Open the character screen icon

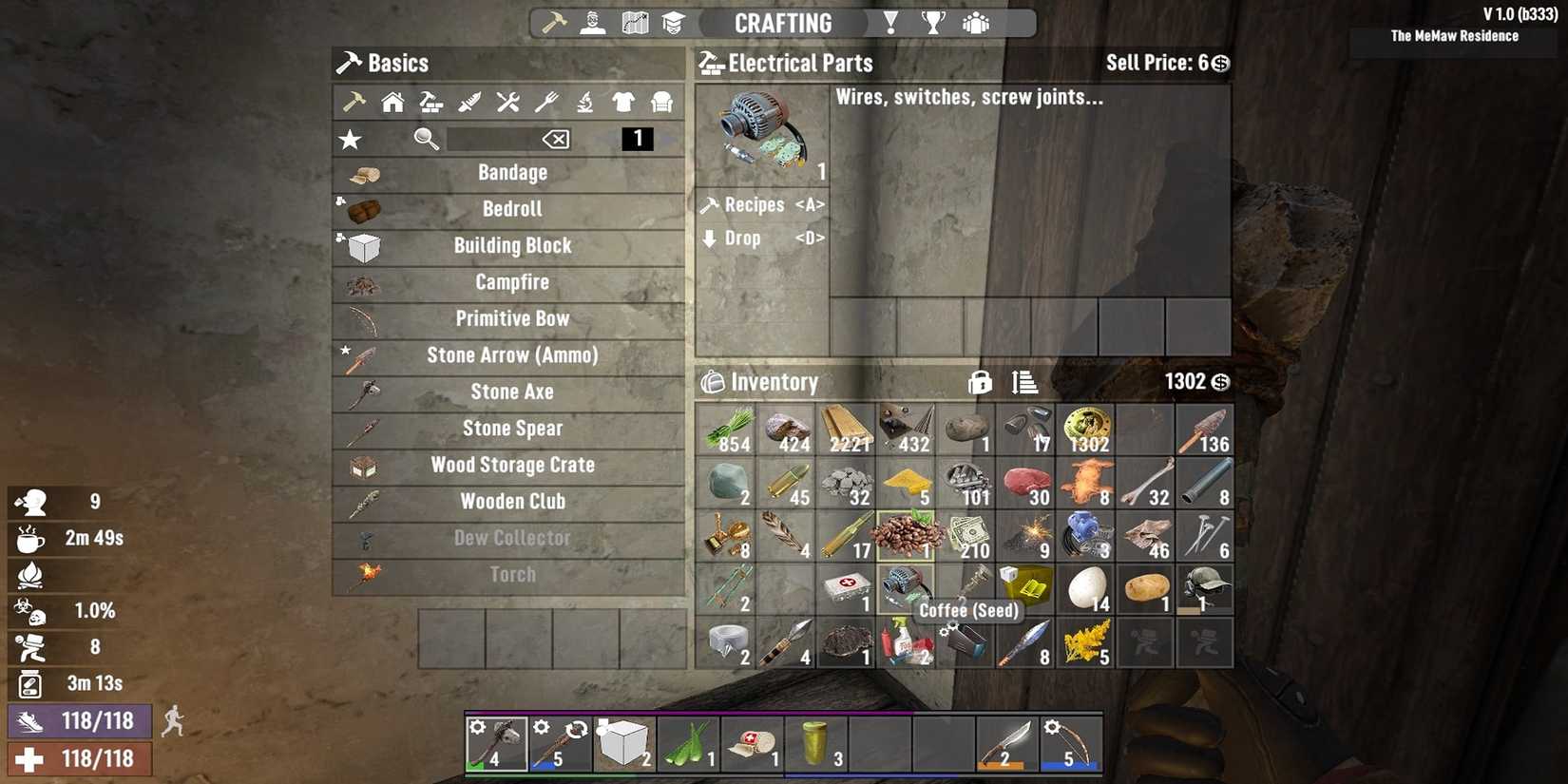[x=592, y=22]
